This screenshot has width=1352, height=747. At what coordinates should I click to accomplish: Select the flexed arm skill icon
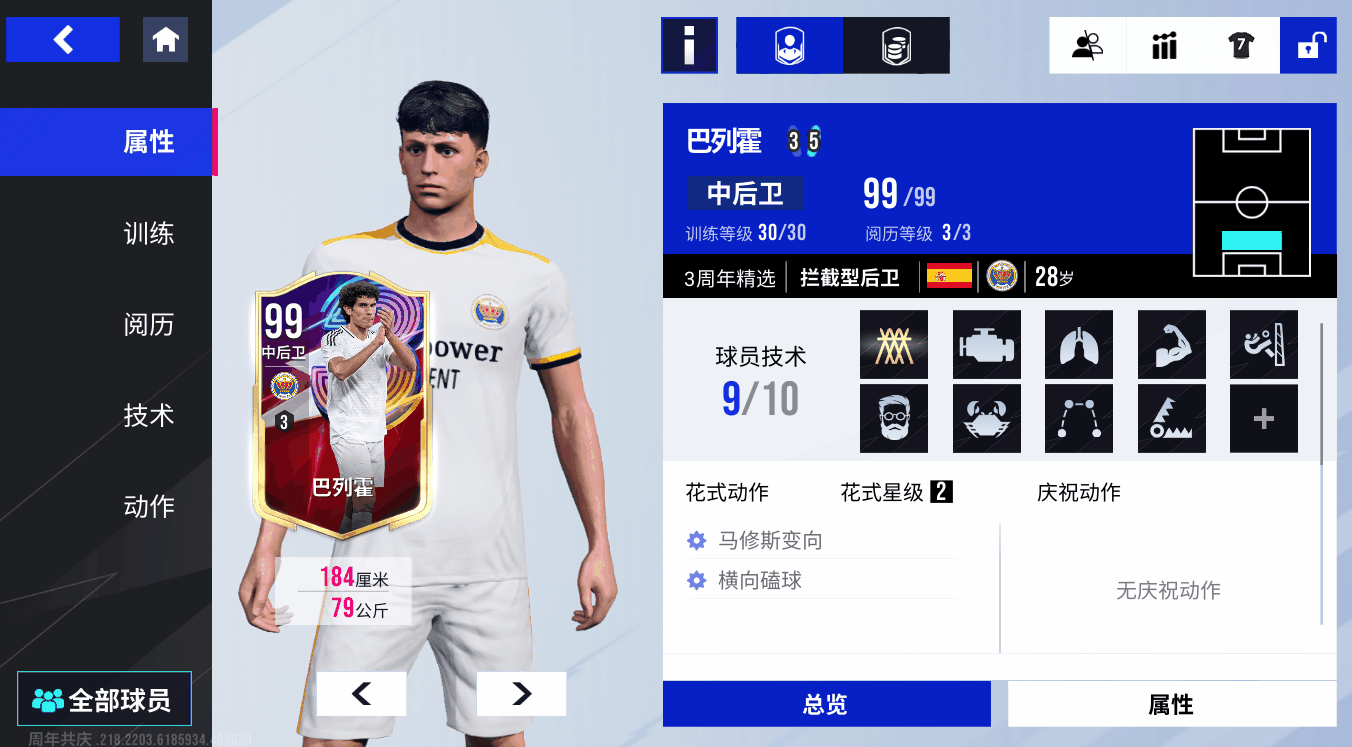click(1172, 344)
